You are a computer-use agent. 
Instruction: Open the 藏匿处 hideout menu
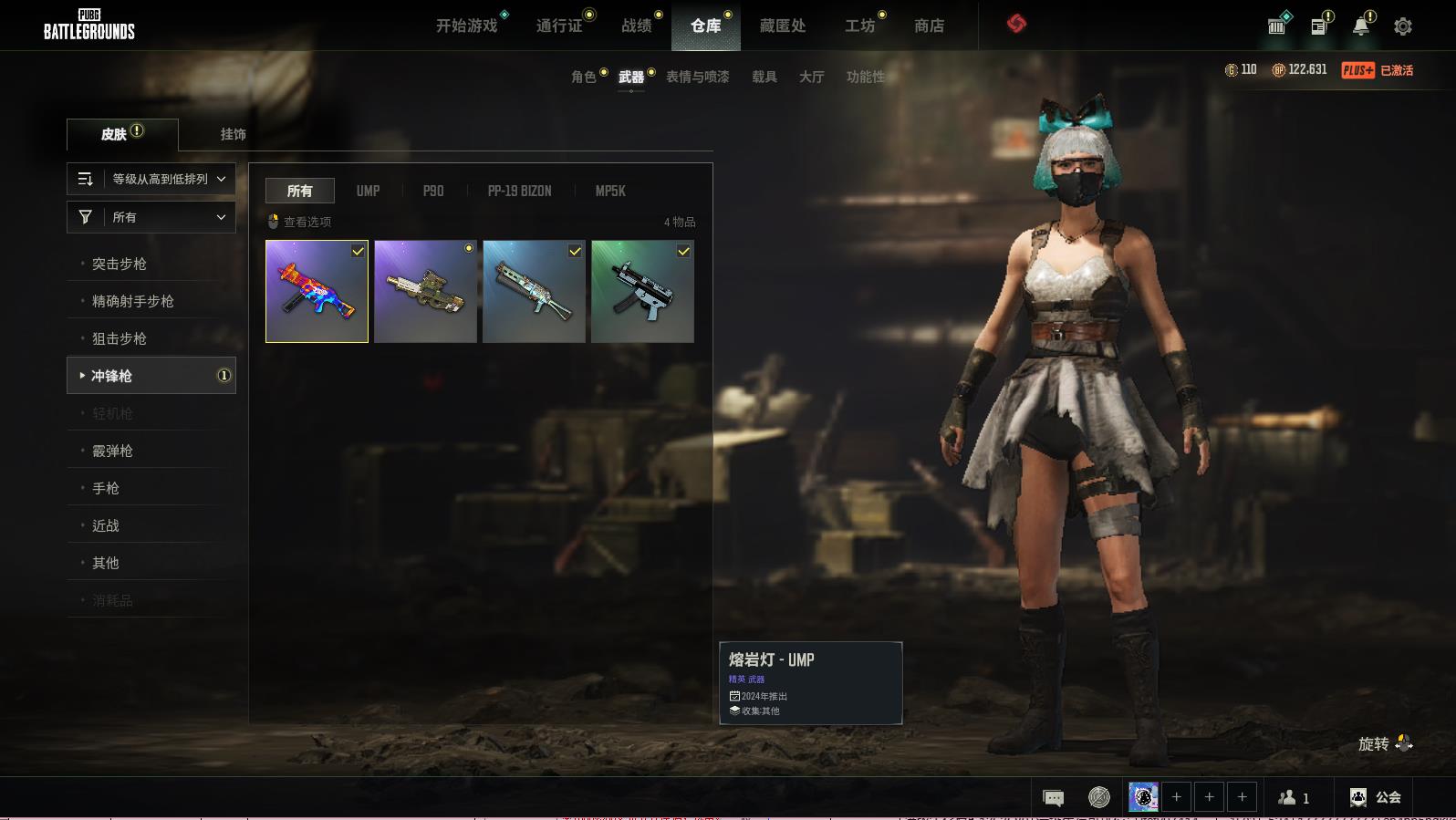[x=782, y=26]
